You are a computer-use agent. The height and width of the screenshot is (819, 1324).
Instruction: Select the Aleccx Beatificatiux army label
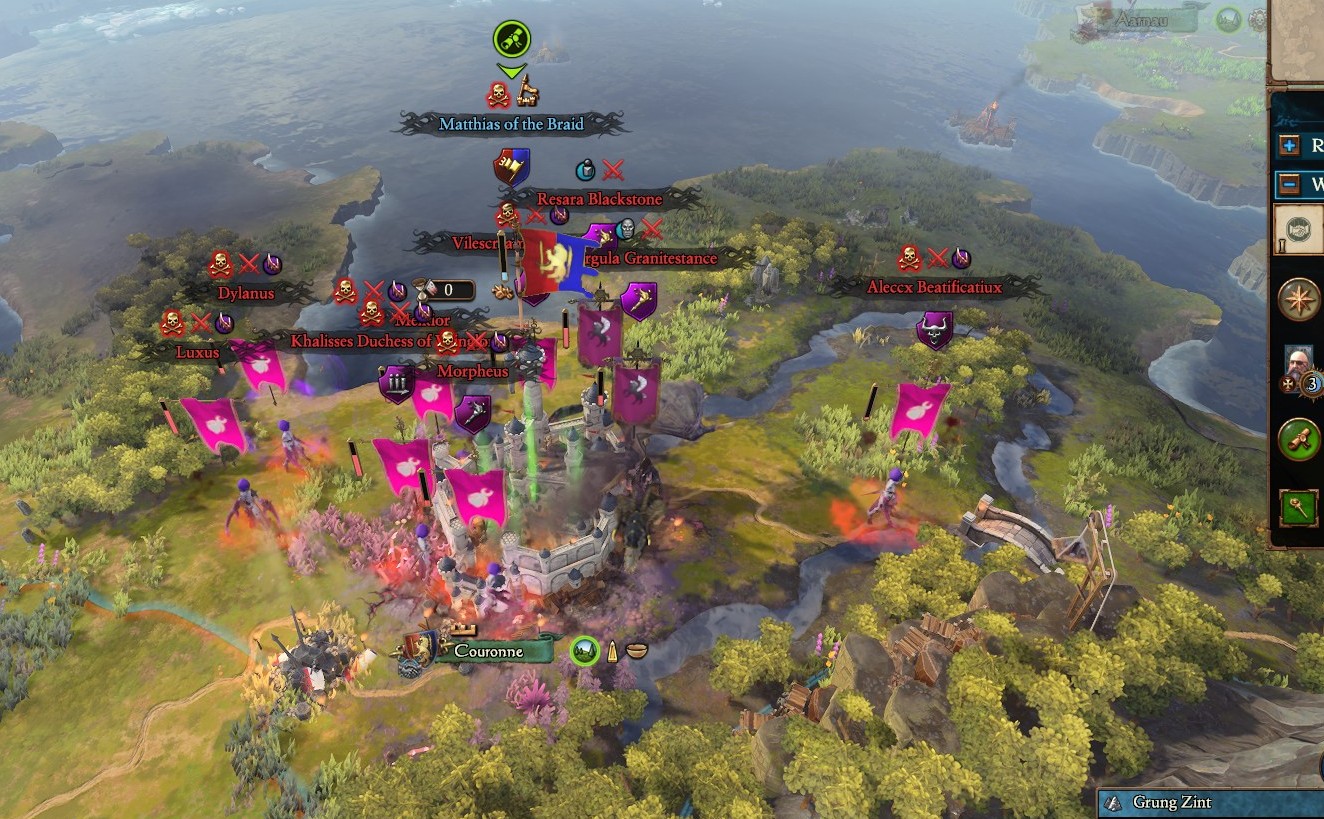(934, 287)
